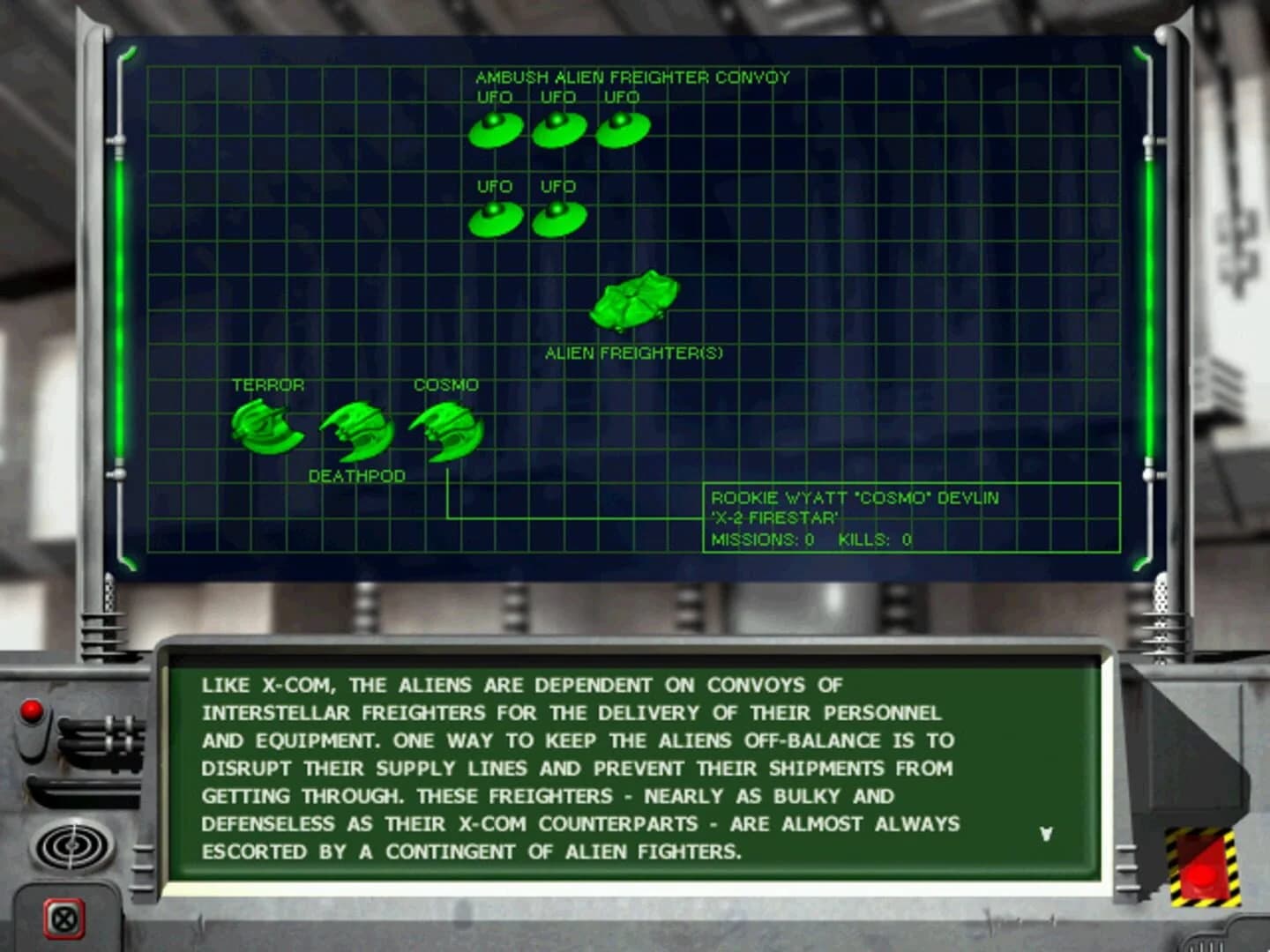Click the left UFO in the second escort row

pyautogui.click(x=494, y=217)
